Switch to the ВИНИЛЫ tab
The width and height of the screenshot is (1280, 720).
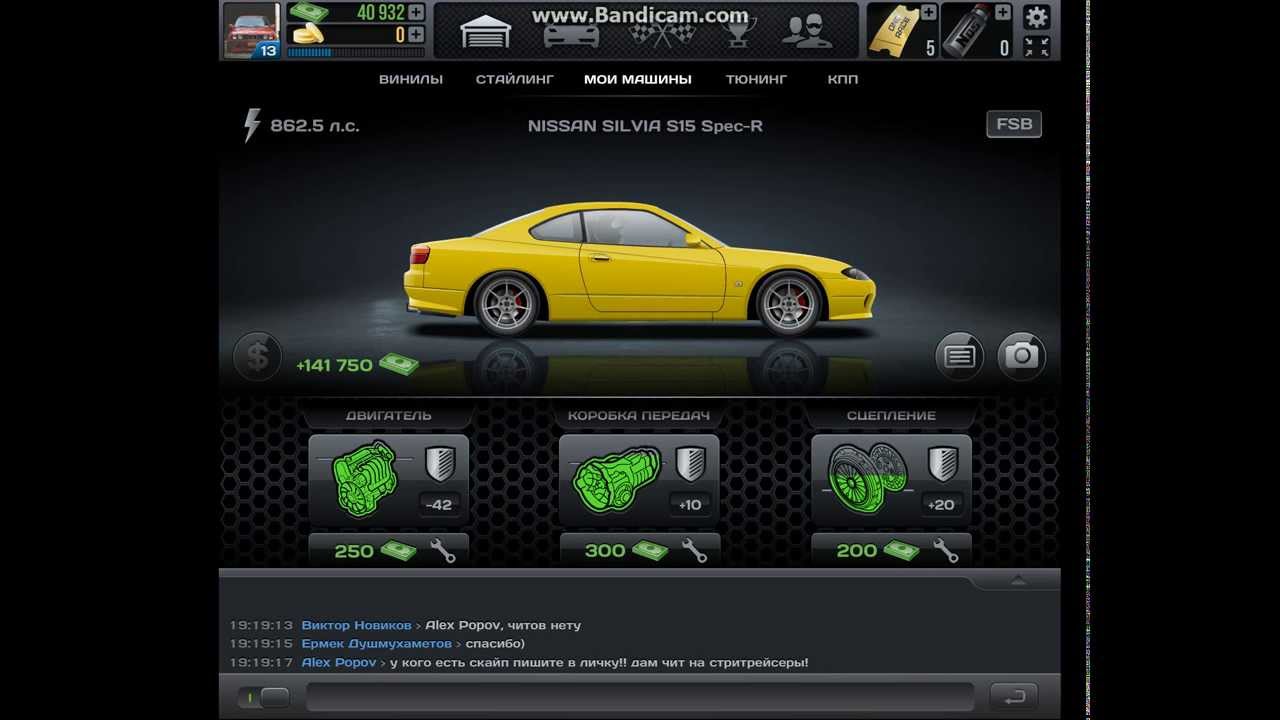411,79
